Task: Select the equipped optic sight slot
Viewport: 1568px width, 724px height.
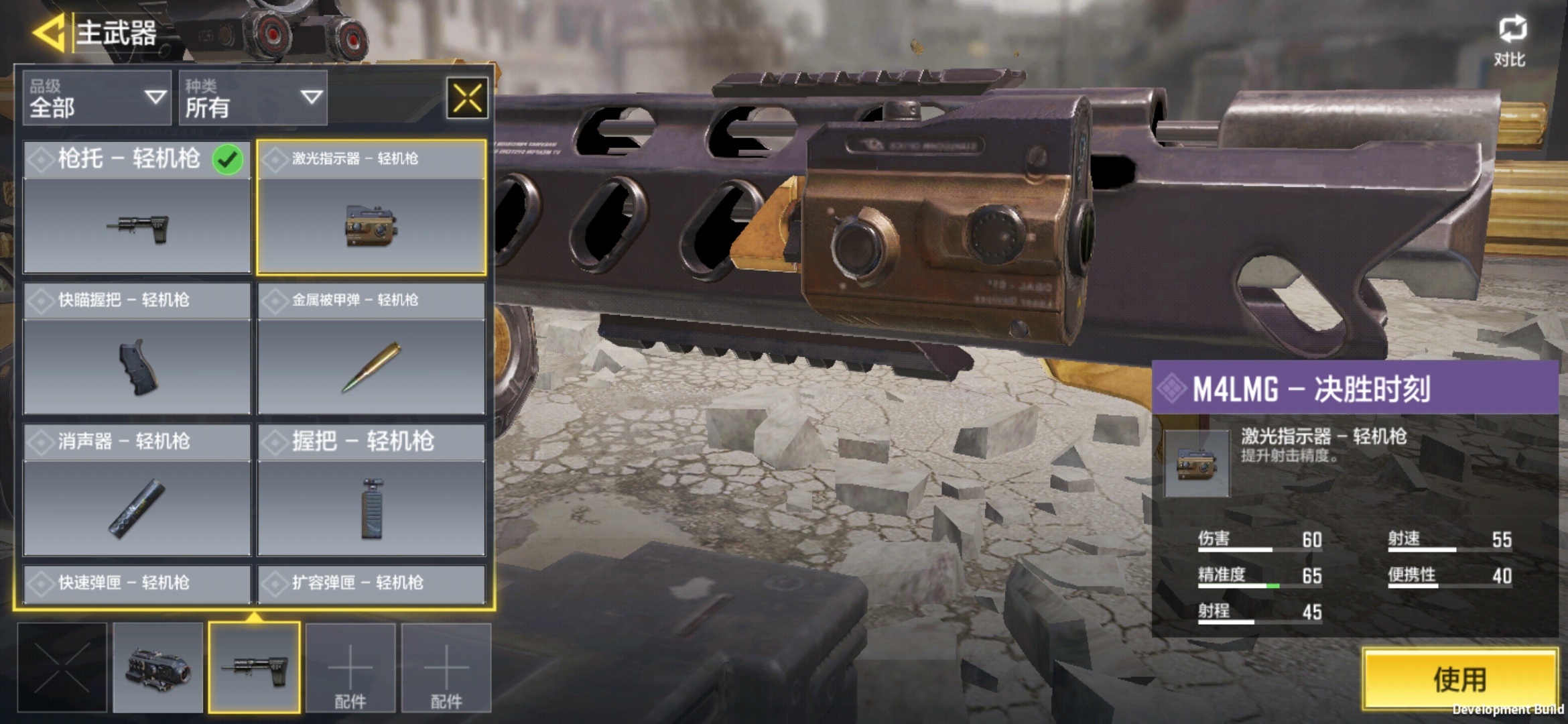Action: [x=158, y=668]
